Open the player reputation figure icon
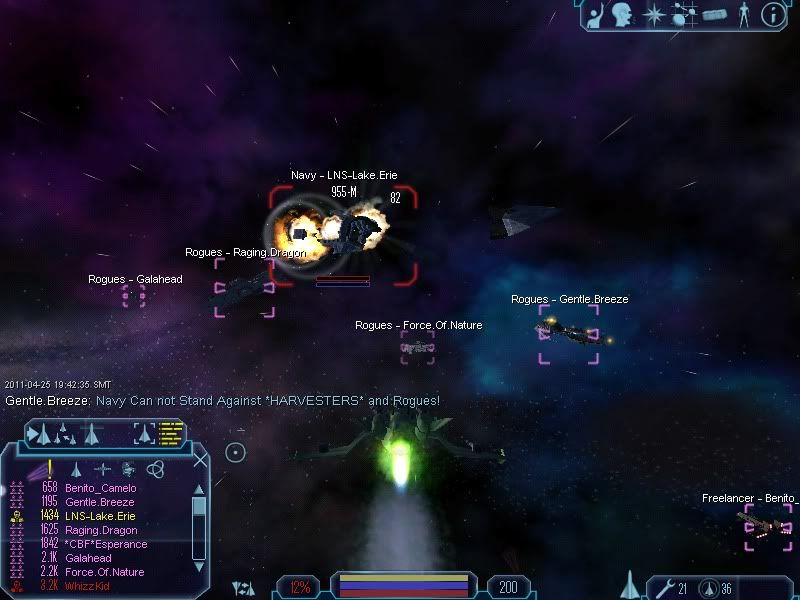This screenshot has width=800, height=600. (743, 15)
